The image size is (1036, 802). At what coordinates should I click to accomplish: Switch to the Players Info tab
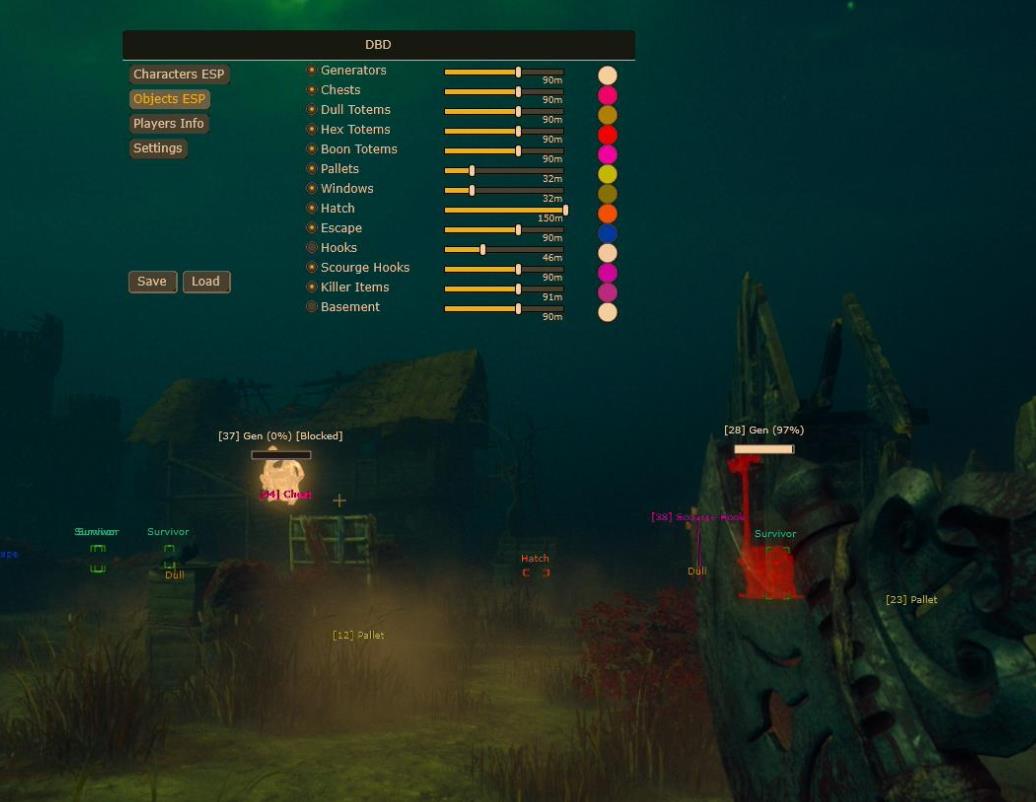pos(168,124)
